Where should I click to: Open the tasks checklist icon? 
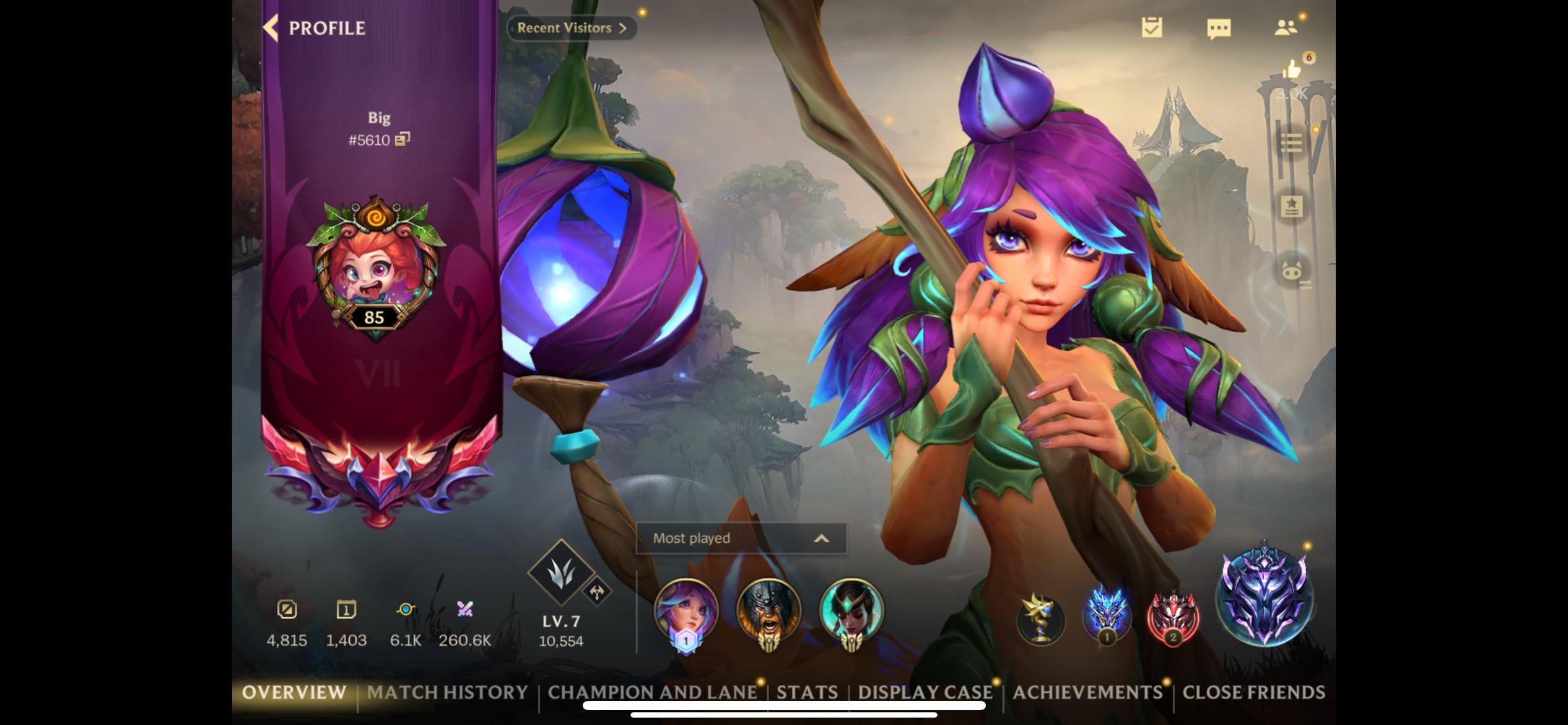[1152, 28]
